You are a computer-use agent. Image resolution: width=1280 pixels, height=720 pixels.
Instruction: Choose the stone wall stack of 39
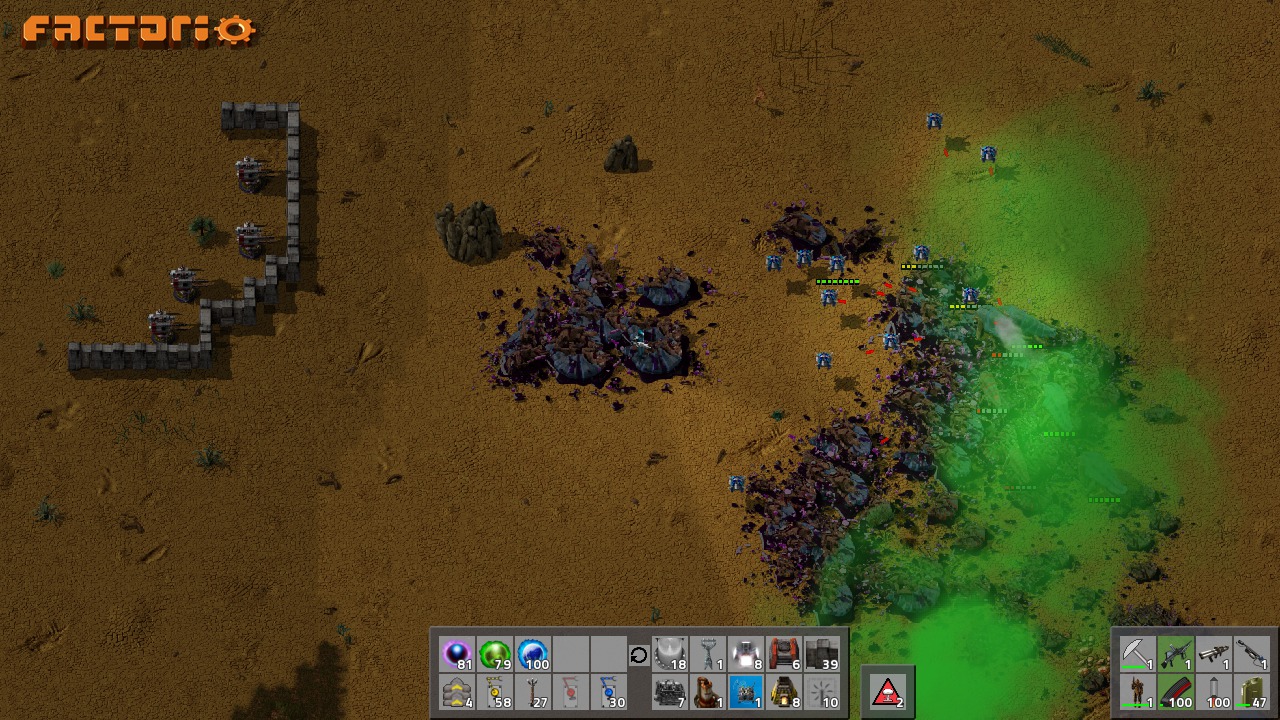[822, 656]
